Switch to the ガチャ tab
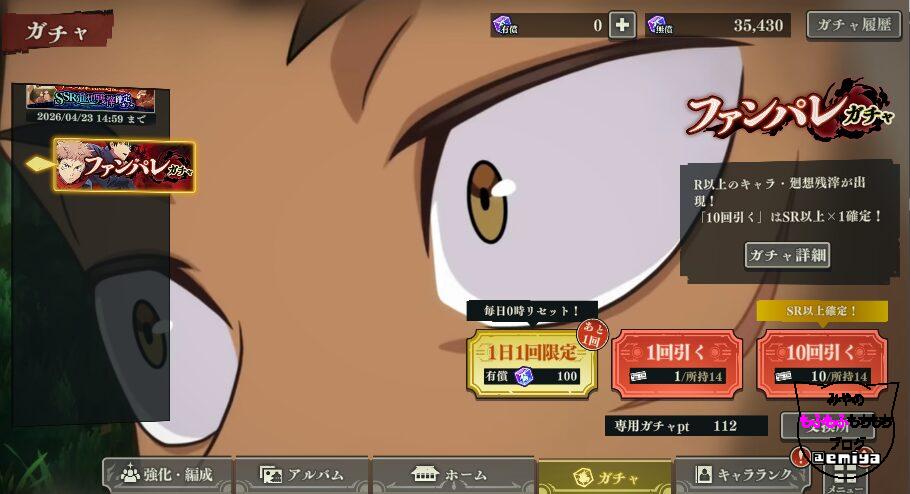910x494 pixels. tap(604, 476)
